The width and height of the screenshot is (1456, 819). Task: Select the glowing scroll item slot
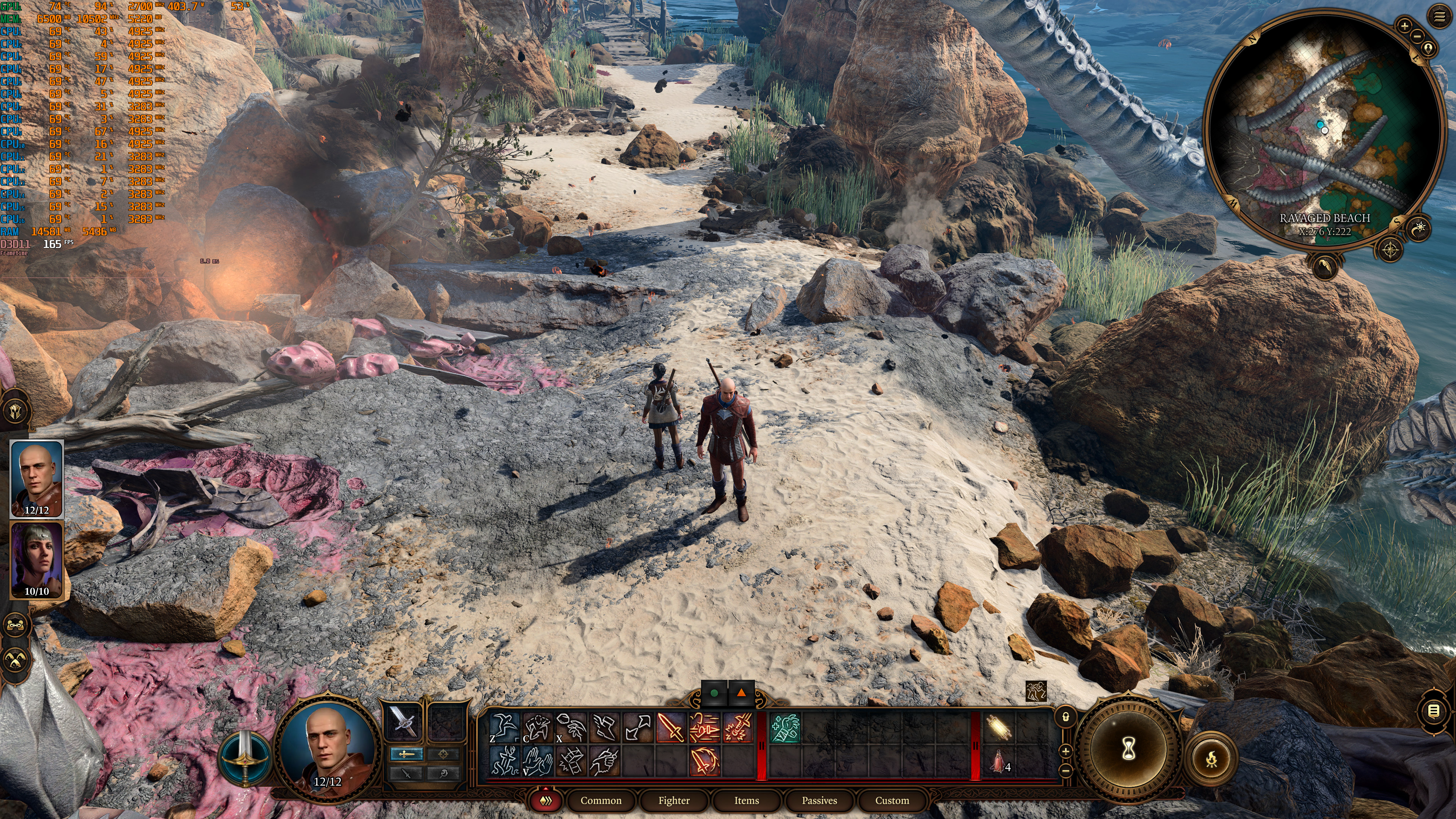point(999,728)
